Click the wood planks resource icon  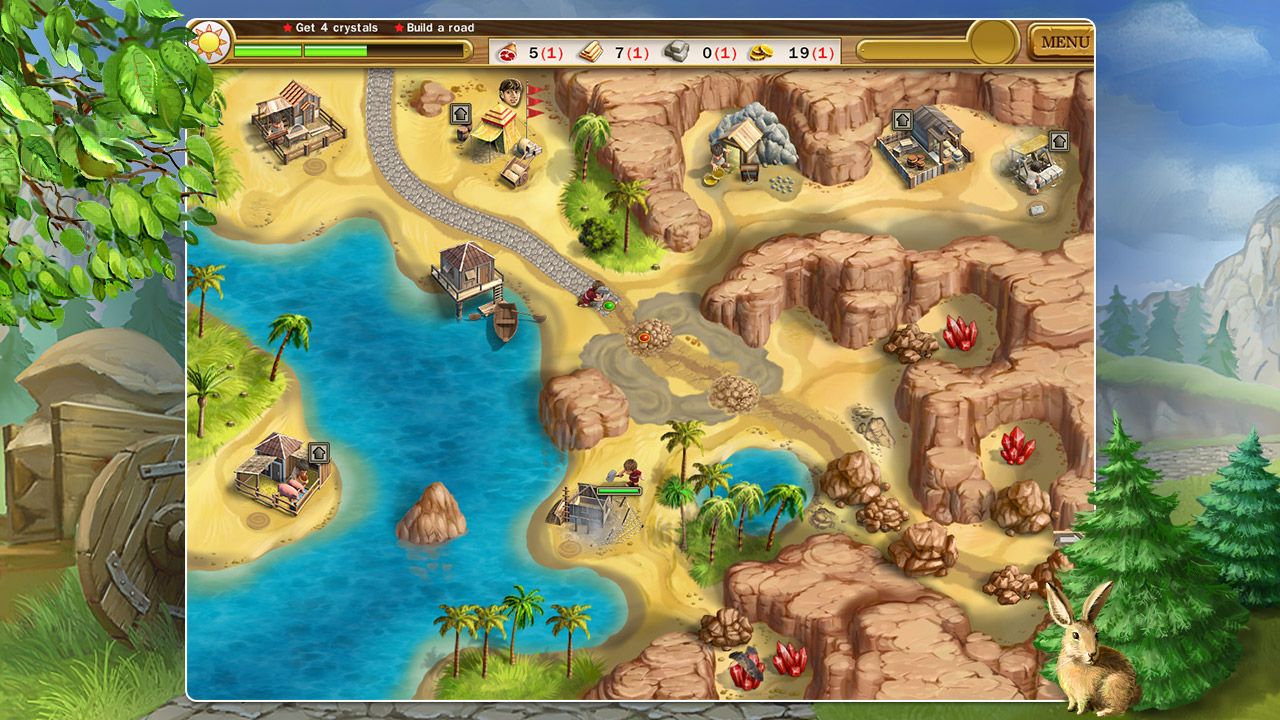[x=590, y=50]
